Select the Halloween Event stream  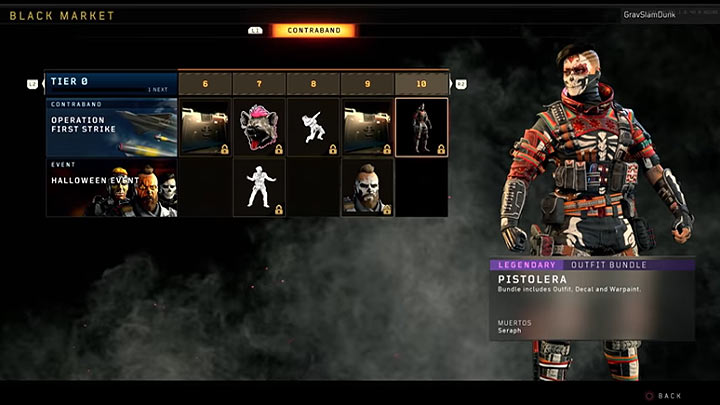(111, 187)
